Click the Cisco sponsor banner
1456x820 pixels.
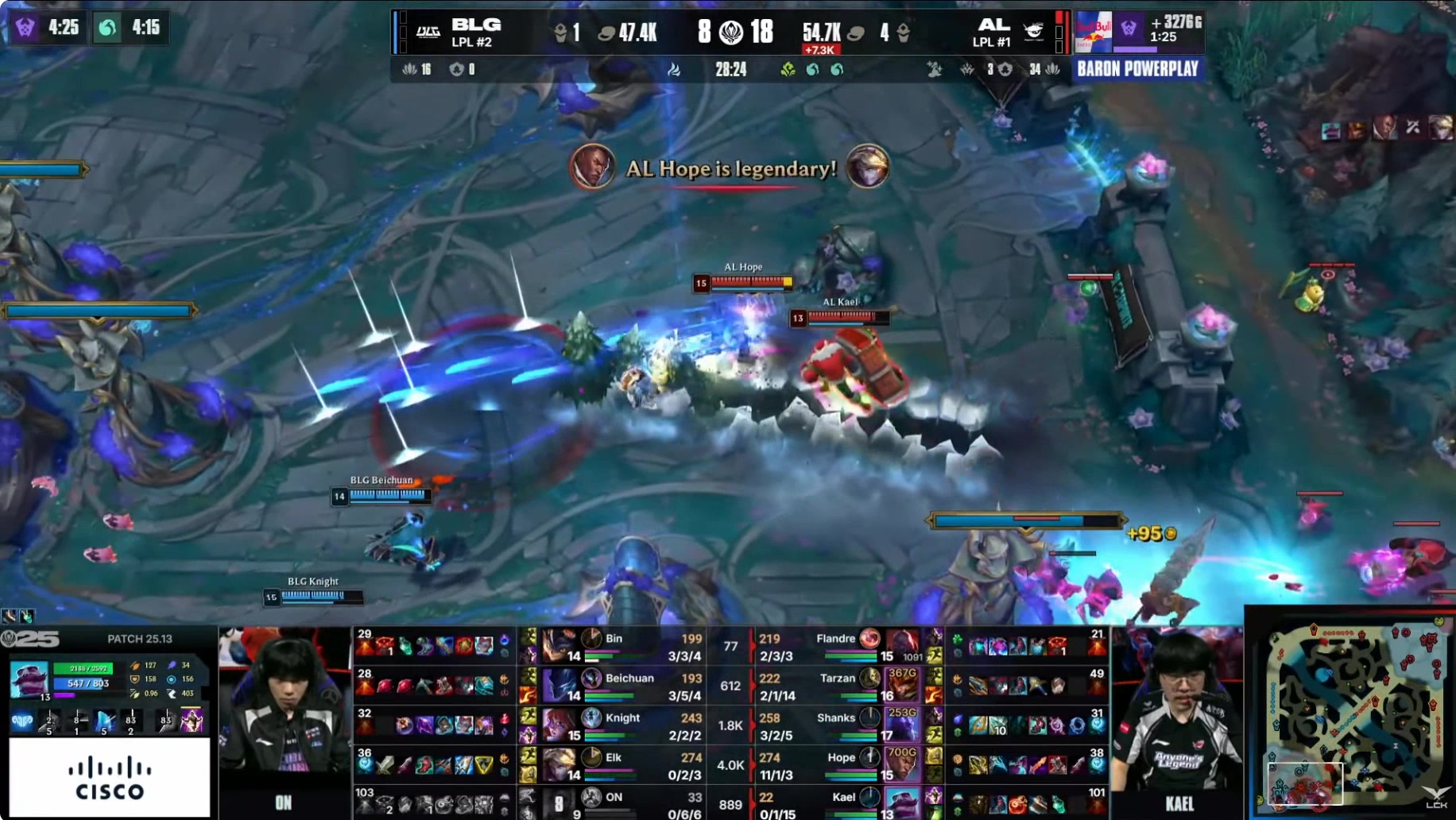pyautogui.click(x=110, y=777)
